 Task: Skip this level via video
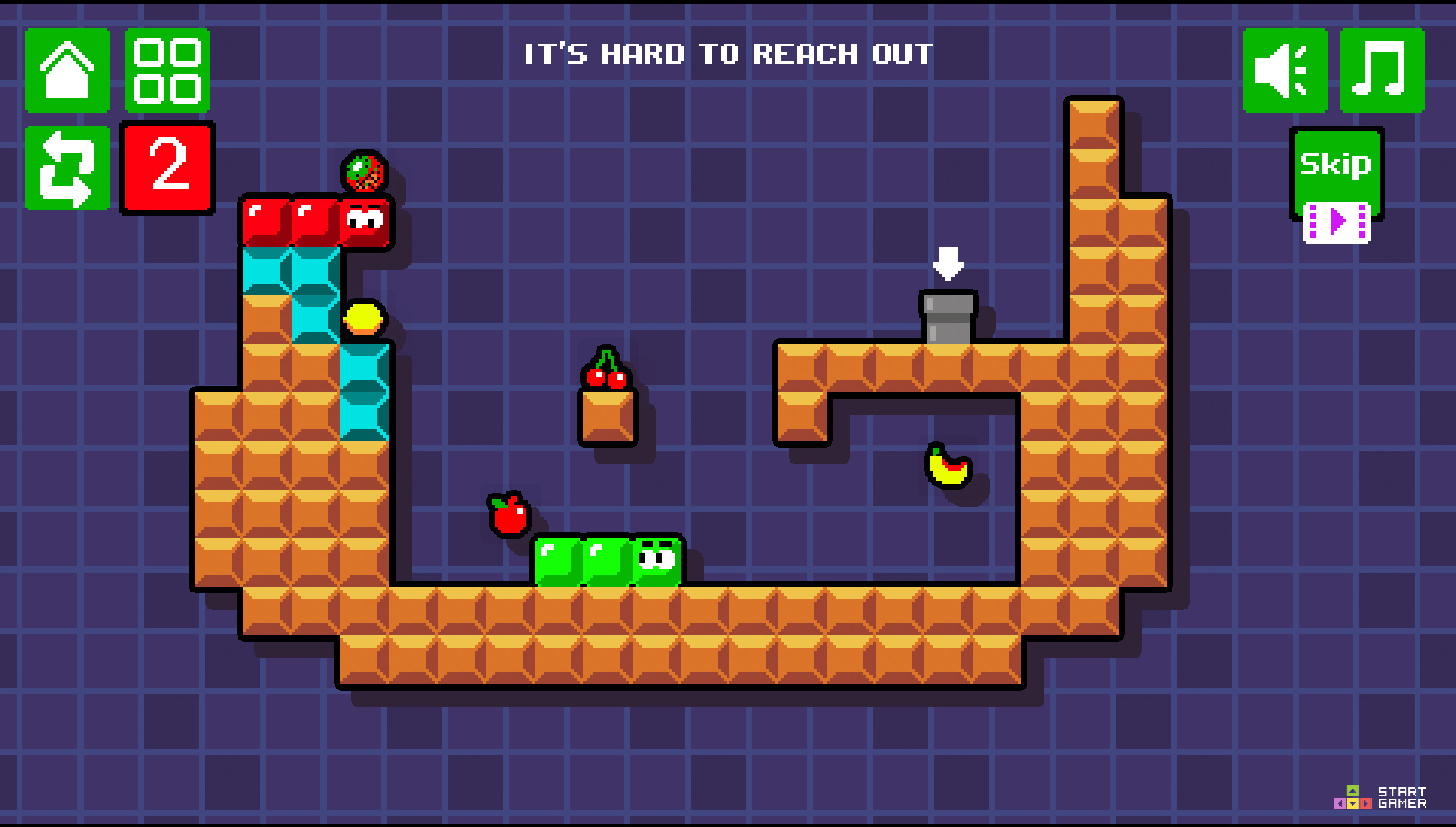coord(1336,184)
